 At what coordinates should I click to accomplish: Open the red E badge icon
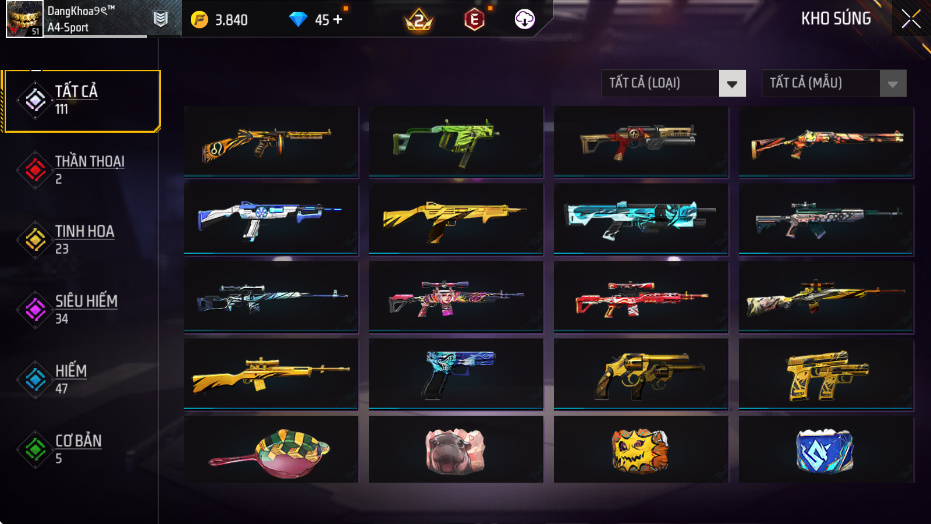point(474,19)
